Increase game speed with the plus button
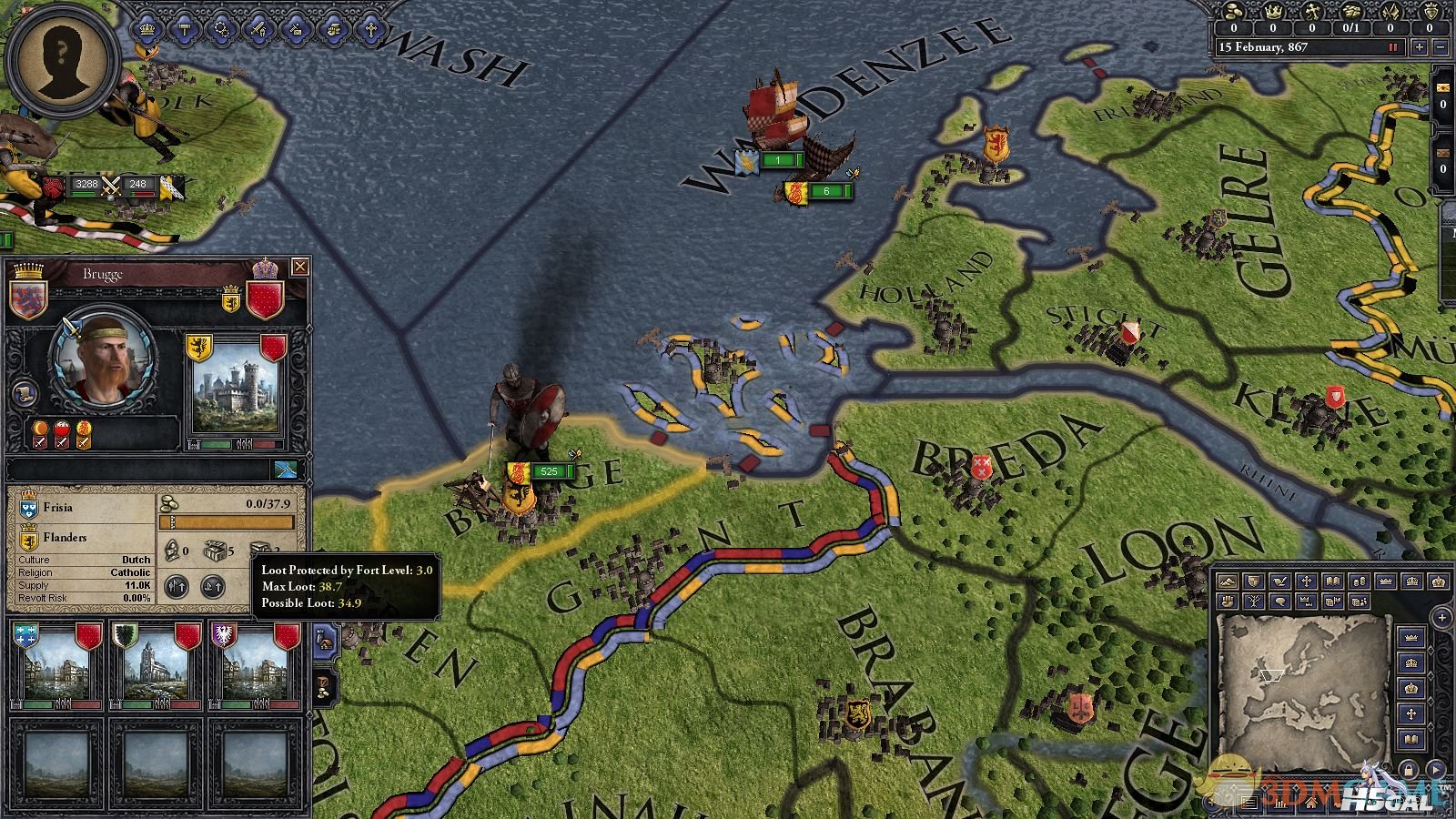 (1420, 47)
